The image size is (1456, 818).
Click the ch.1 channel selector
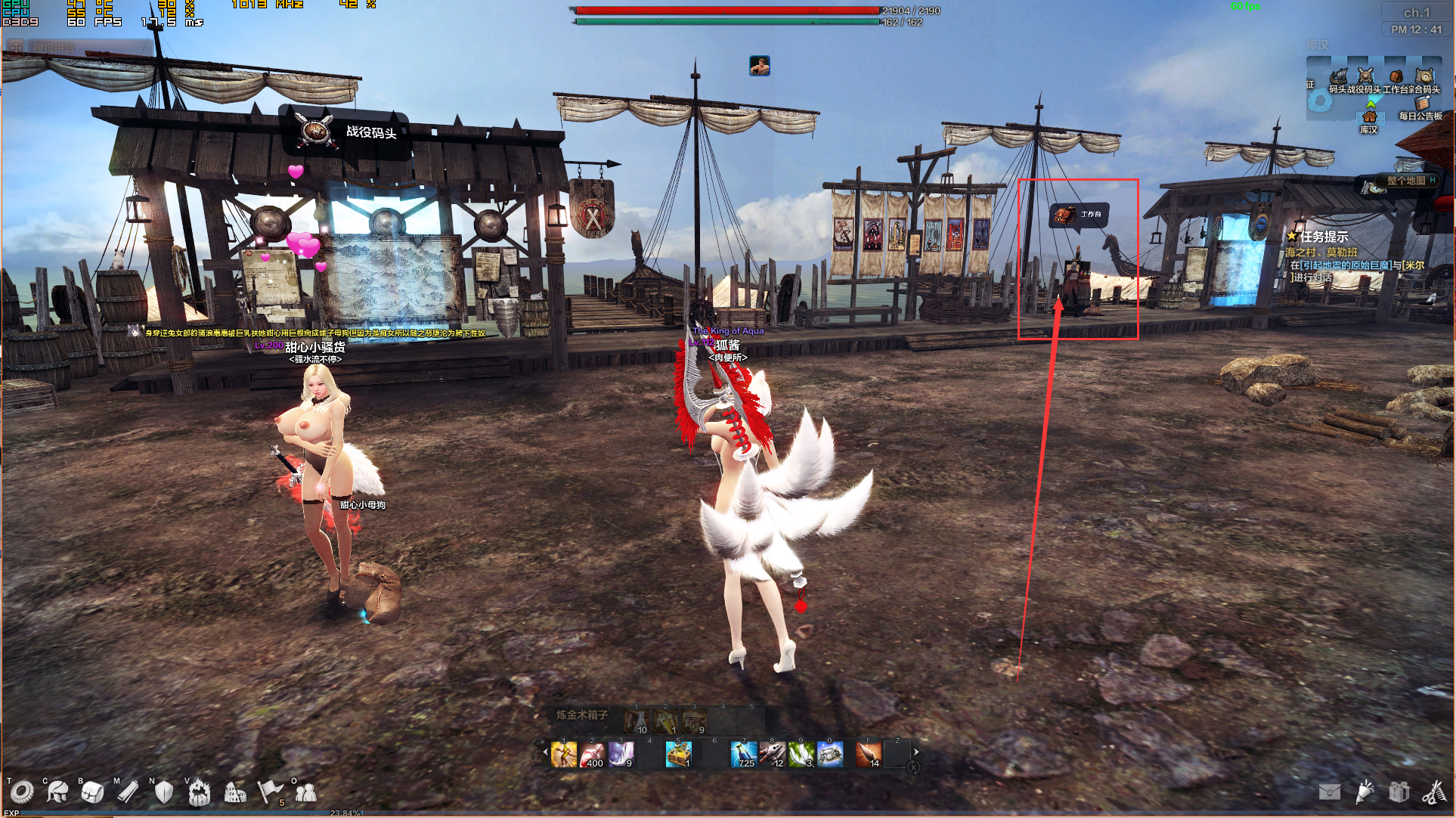point(1417,12)
